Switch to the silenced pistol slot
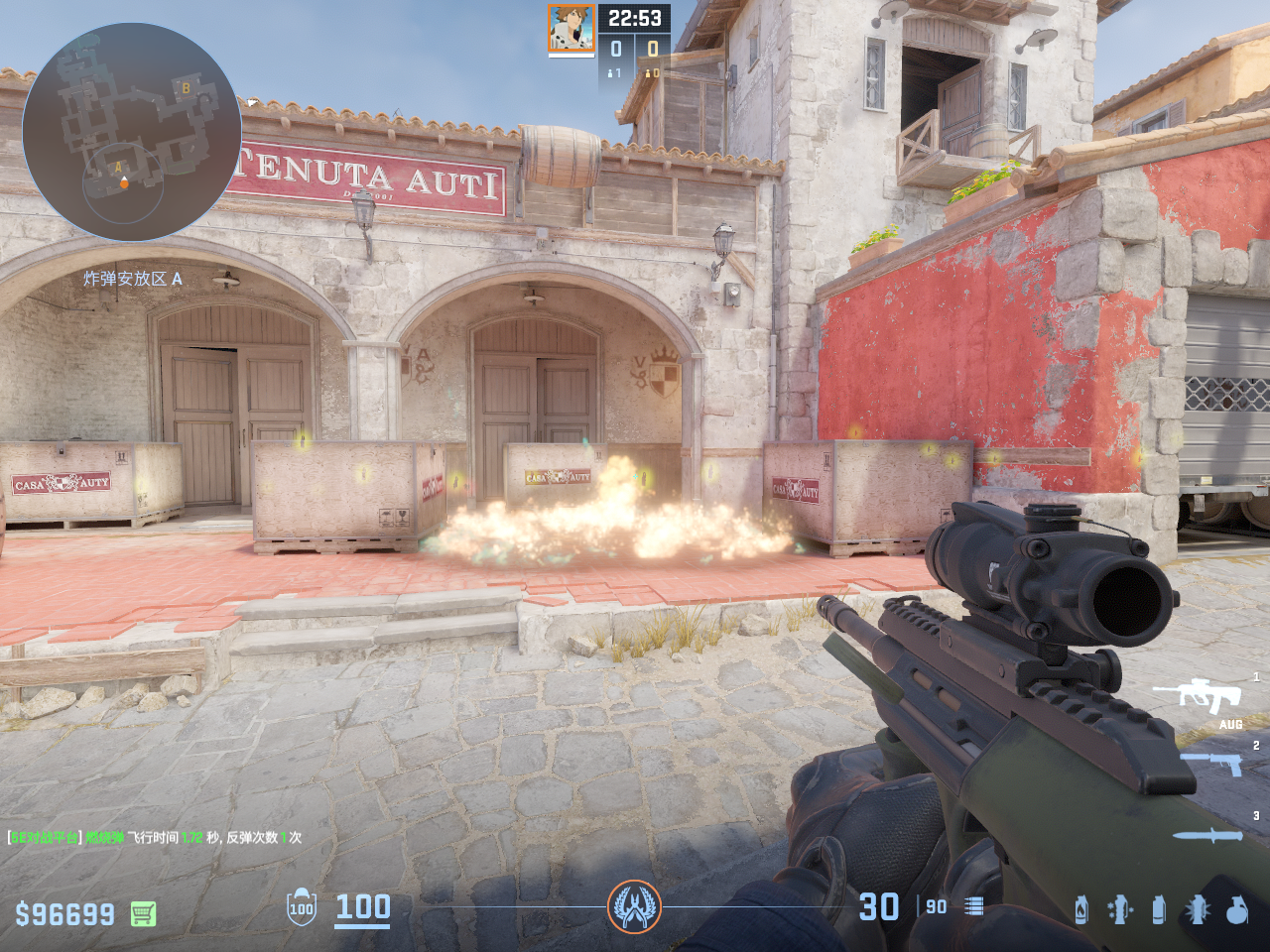 coord(1212,764)
